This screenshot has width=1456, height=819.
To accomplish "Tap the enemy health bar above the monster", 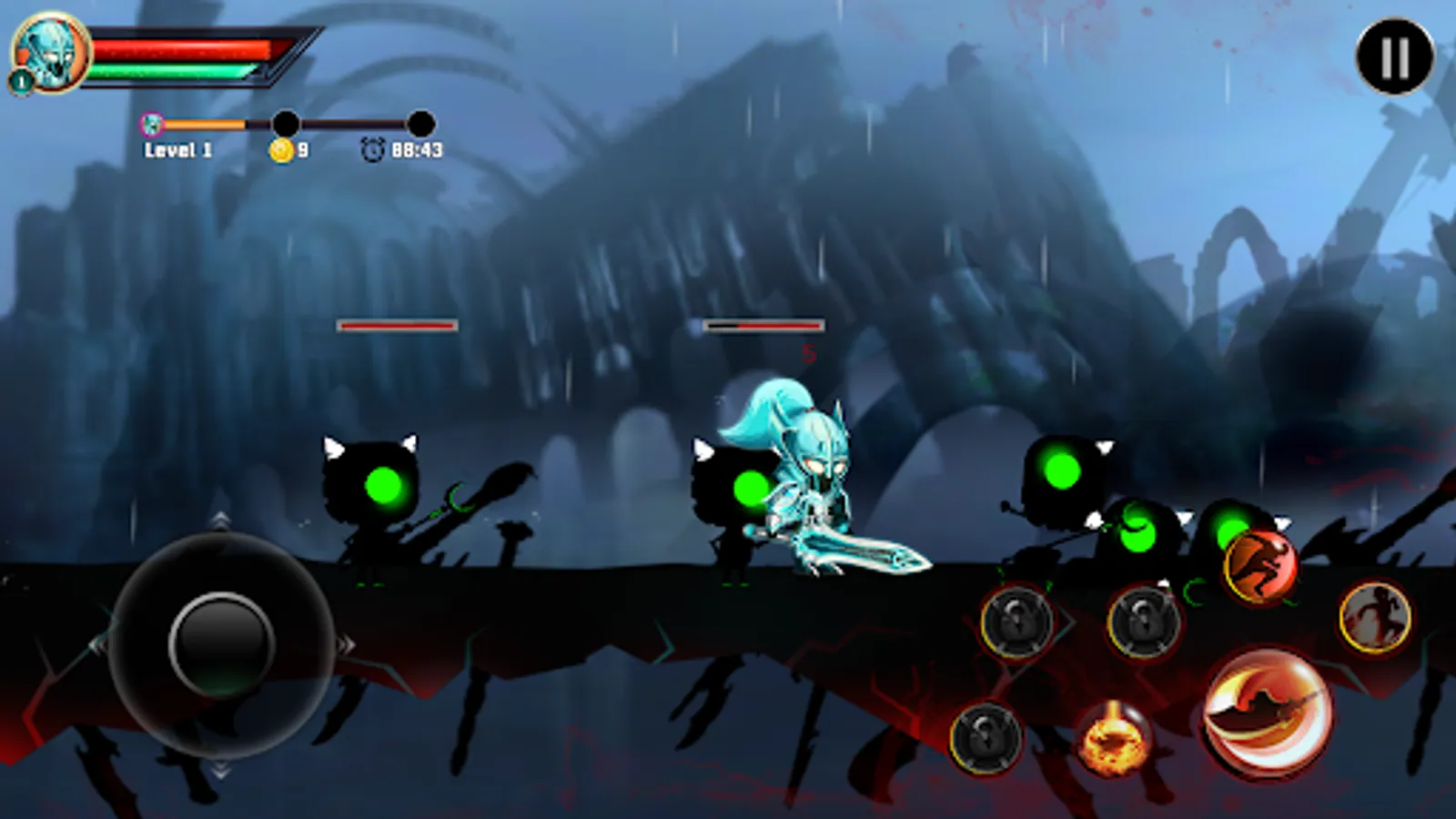I will [763, 323].
